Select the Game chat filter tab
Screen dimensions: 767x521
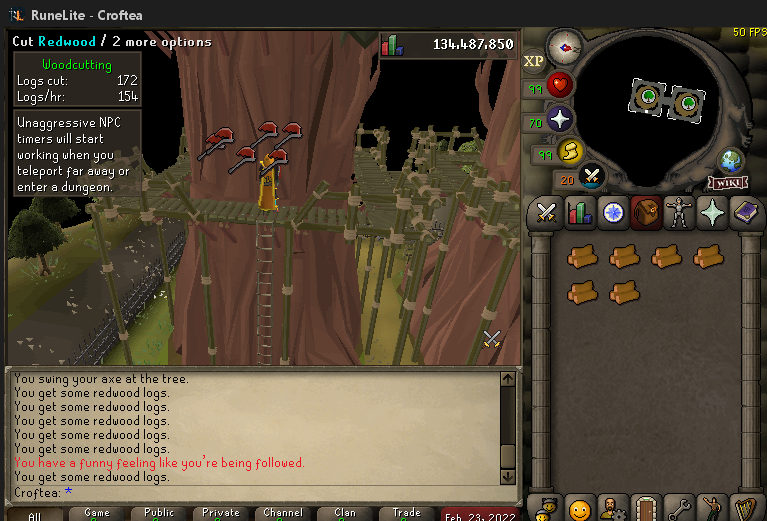pos(97,513)
